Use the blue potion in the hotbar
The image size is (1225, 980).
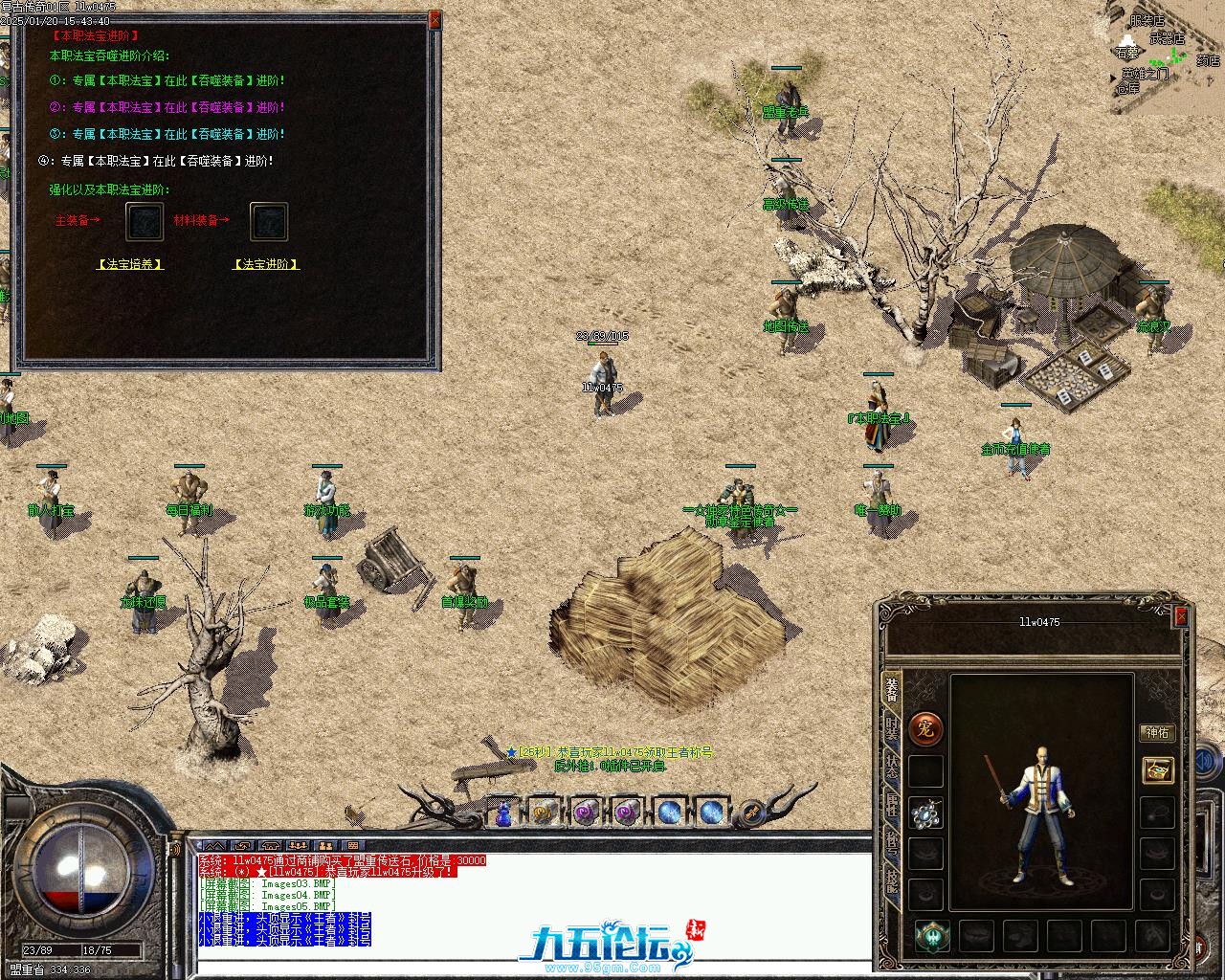503,813
